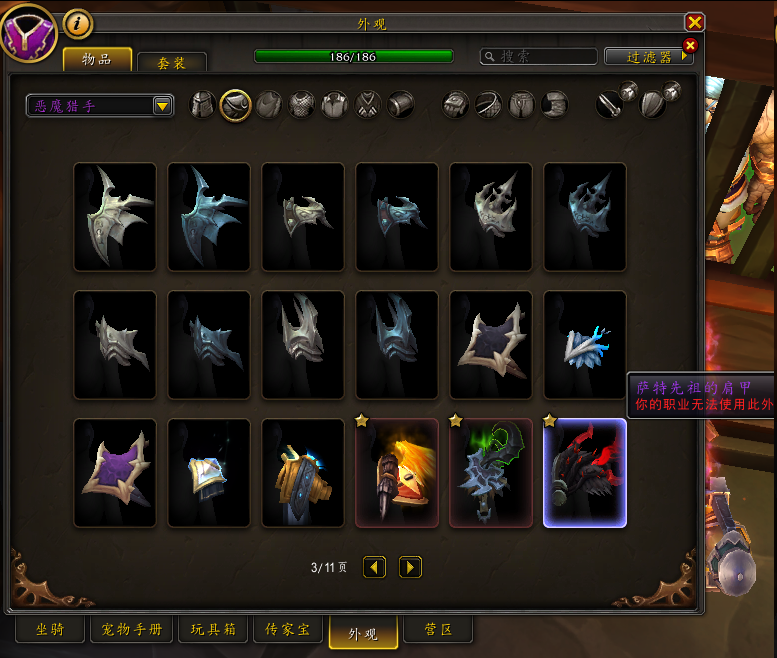Screen dimensions: 777x658
Task: Select the green fel-glow shoulder appearance
Action: (491, 473)
